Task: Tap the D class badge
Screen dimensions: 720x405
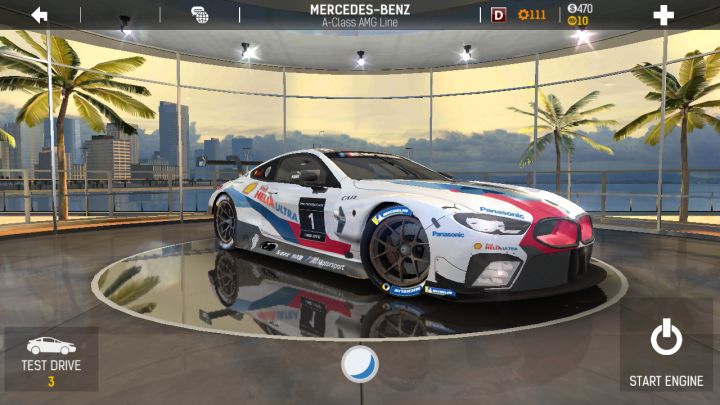Action: click(x=499, y=15)
